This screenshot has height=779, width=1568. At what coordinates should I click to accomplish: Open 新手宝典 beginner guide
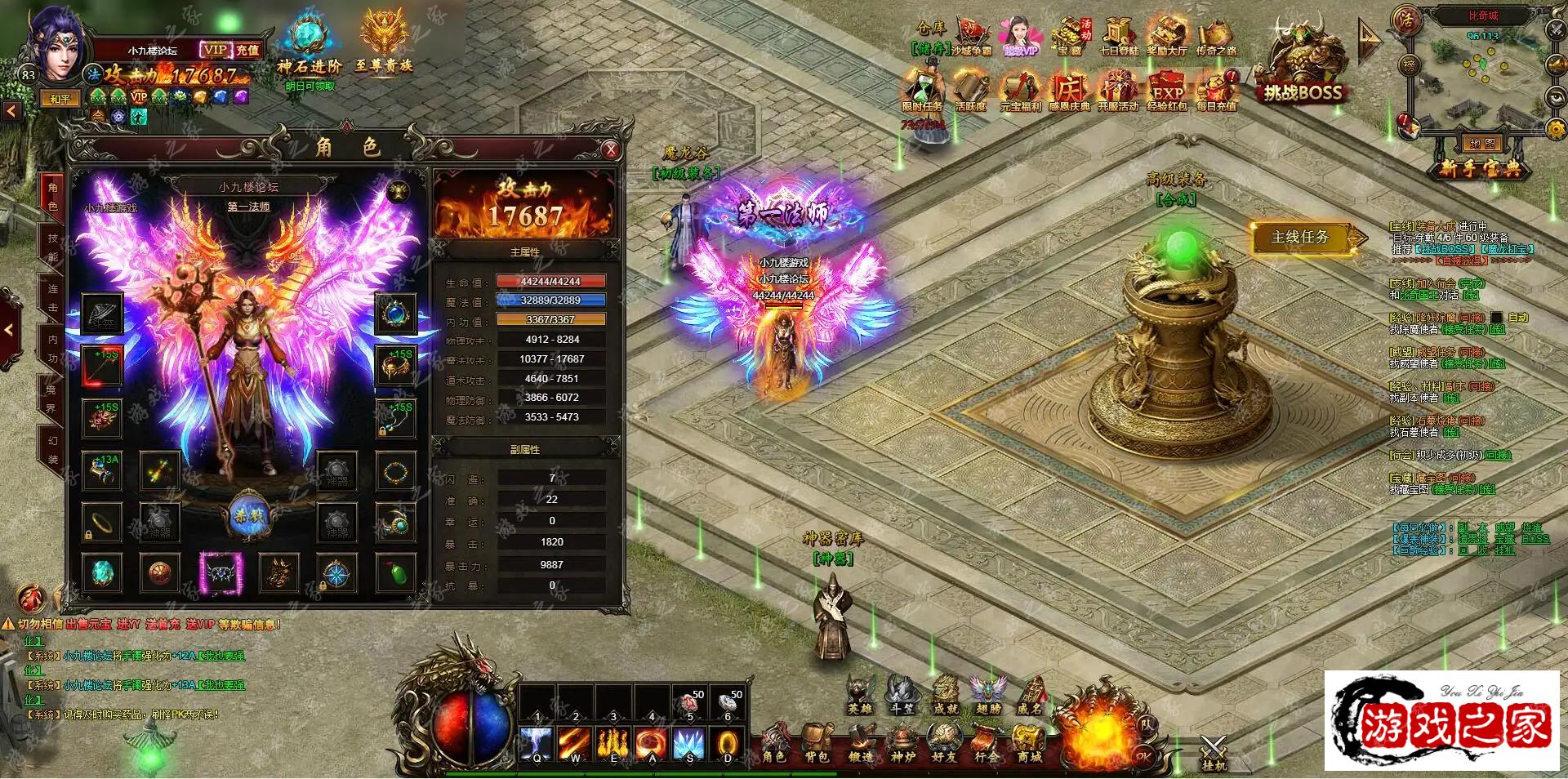1479,169
